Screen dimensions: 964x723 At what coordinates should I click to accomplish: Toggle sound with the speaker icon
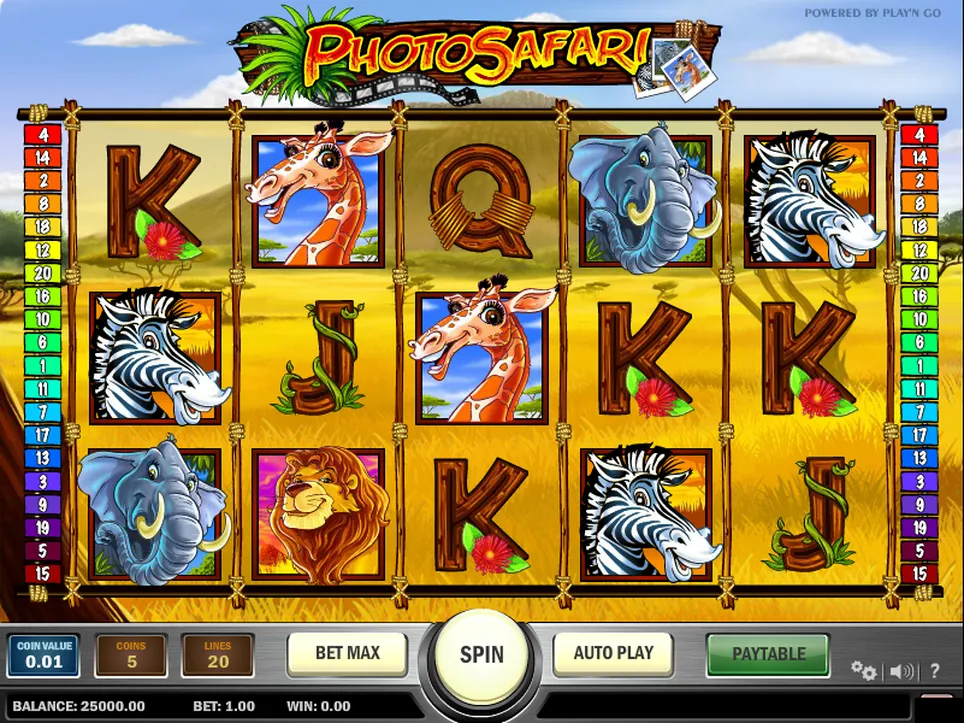tap(901, 671)
